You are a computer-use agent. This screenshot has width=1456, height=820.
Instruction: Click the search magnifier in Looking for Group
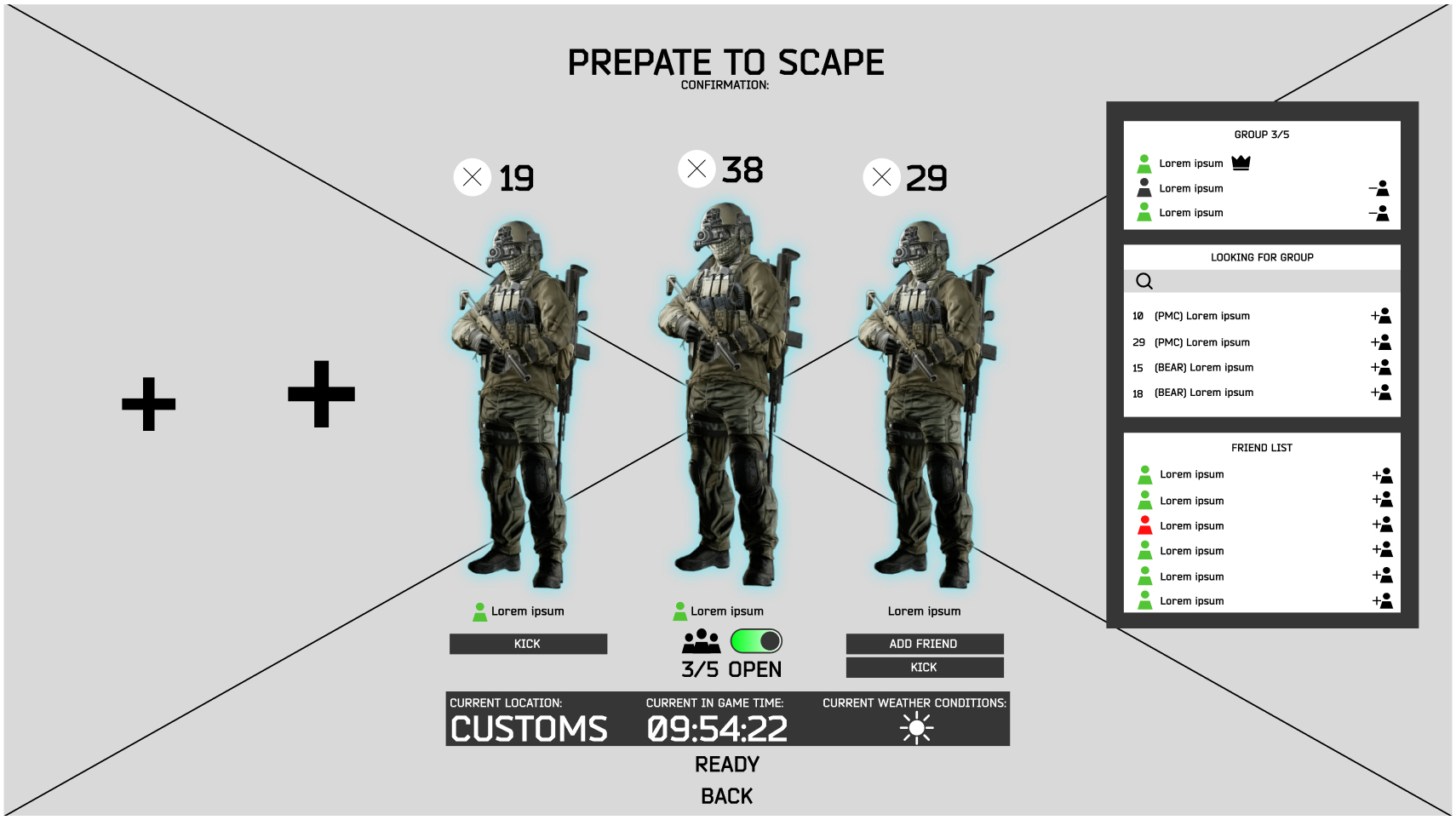pyautogui.click(x=1144, y=280)
